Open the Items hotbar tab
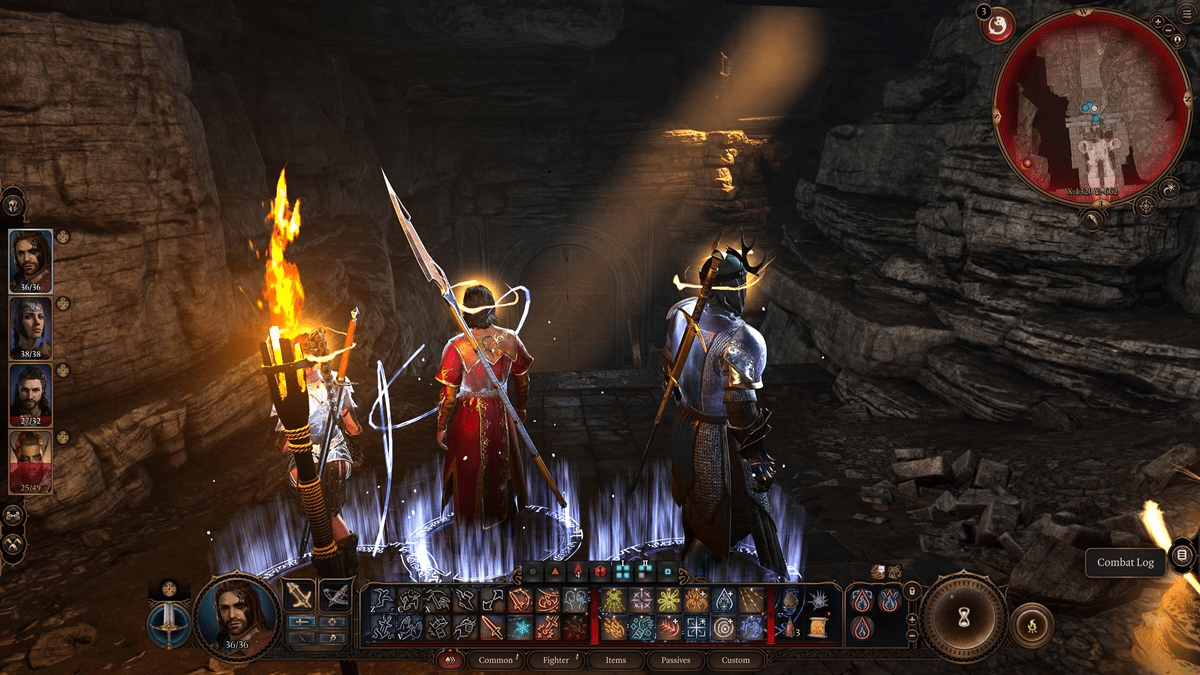Screen dimensions: 1200x675 pos(616,660)
